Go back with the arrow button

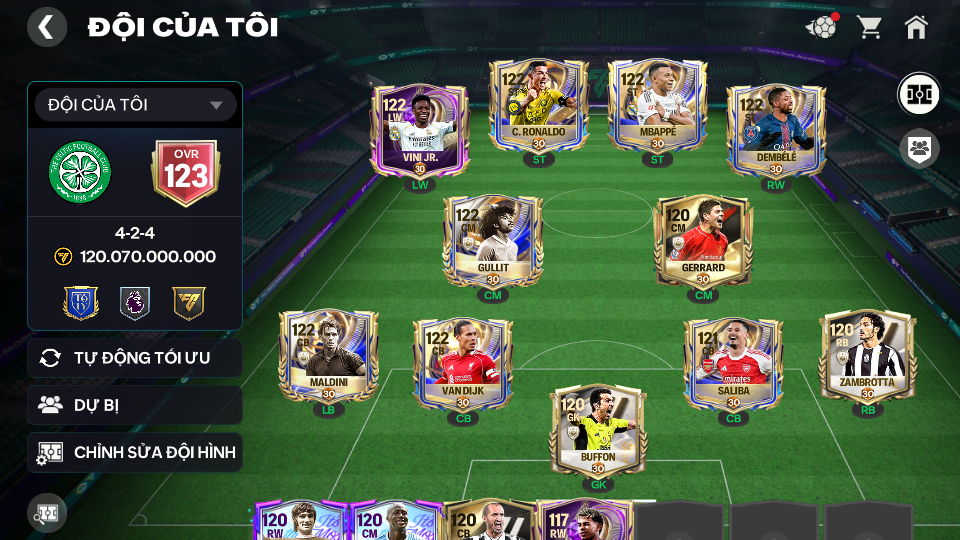46,27
